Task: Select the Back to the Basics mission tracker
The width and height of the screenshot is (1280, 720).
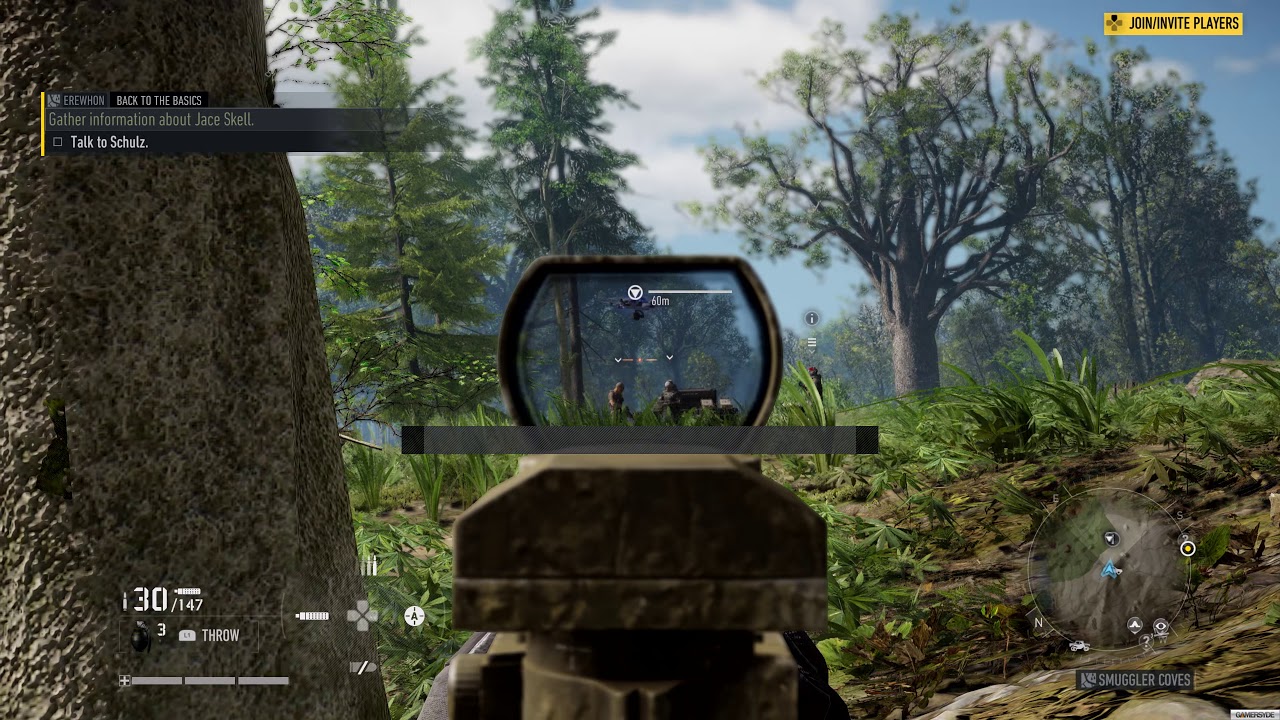Action: pos(159,100)
